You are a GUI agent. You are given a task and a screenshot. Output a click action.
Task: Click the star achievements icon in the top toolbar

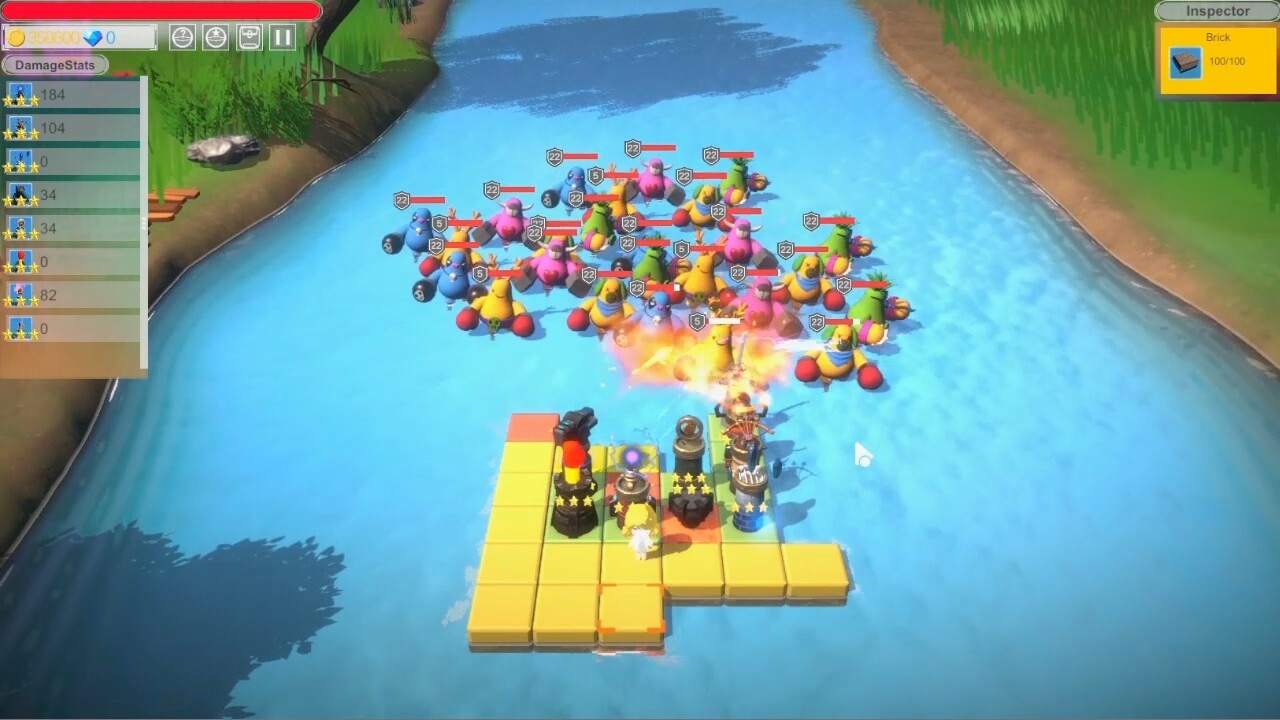(x=215, y=37)
